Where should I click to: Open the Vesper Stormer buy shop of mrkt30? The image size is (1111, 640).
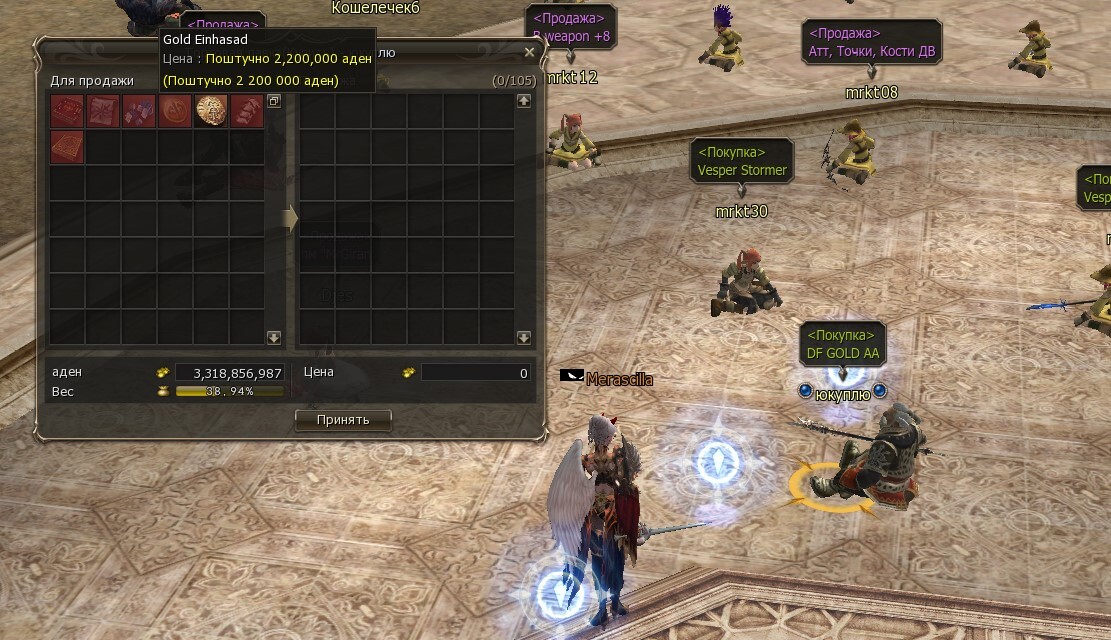tap(743, 161)
